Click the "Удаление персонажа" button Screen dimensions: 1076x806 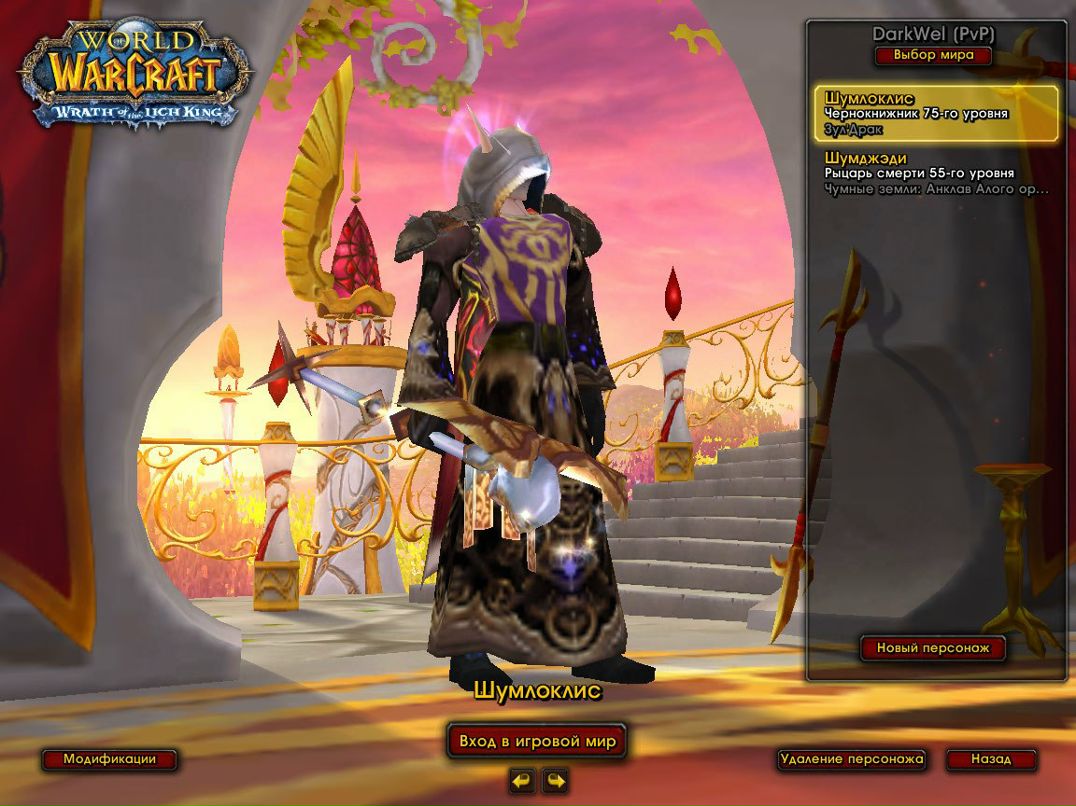(x=851, y=759)
